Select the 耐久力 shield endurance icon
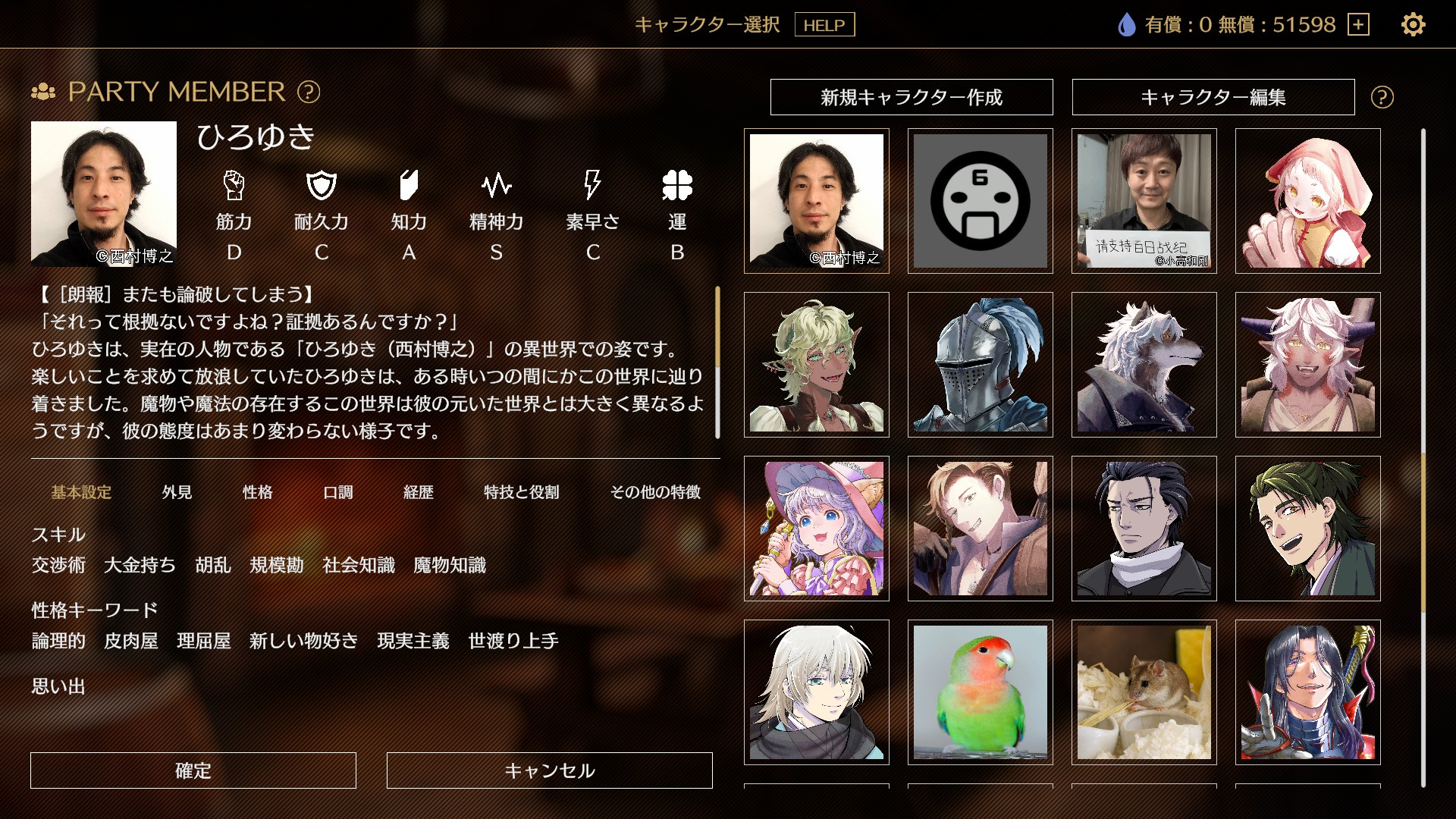This screenshot has width=1456, height=819. tap(322, 184)
